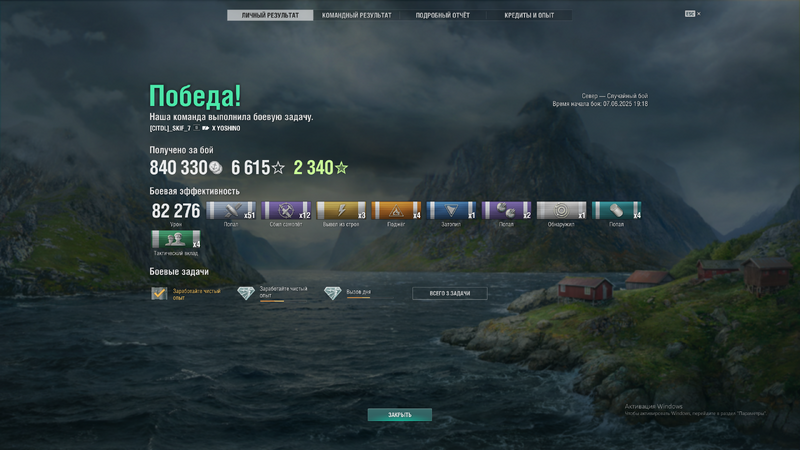Open the completed mission with the checkmark icon
The image size is (800, 450).
(x=159, y=293)
